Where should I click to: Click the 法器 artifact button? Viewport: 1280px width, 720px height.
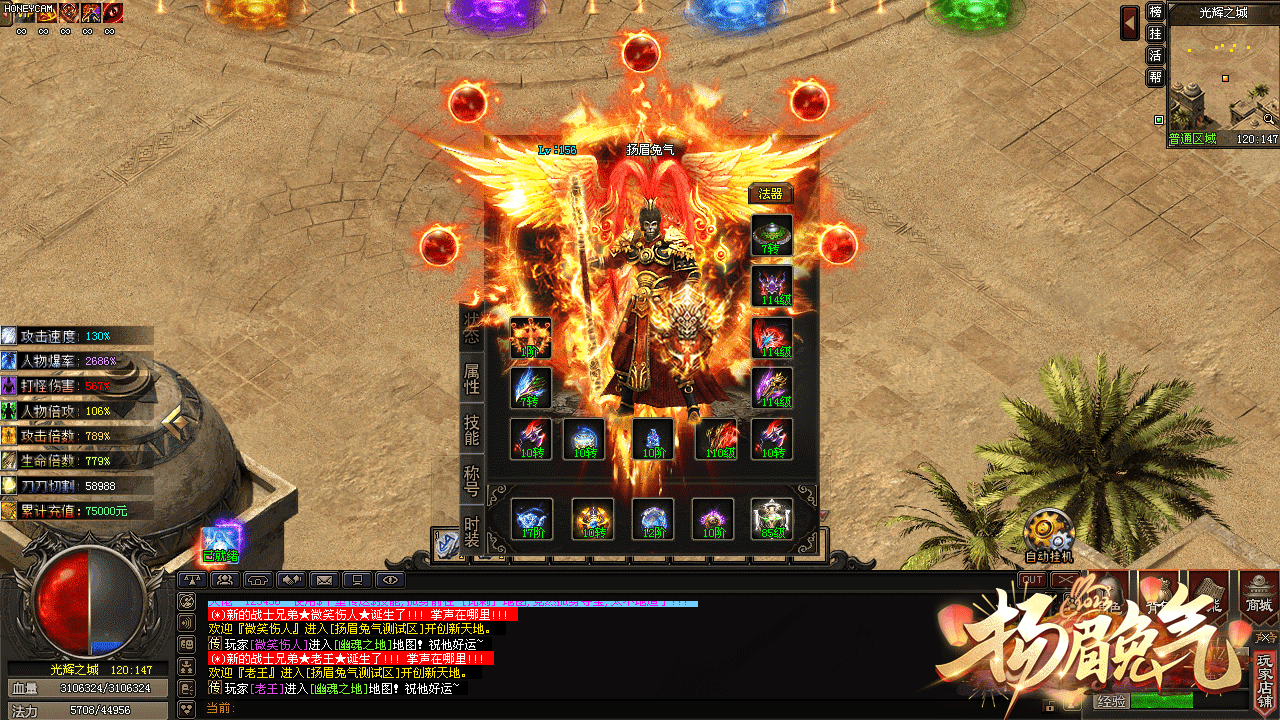pyautogui.click(x=770, y=194)
